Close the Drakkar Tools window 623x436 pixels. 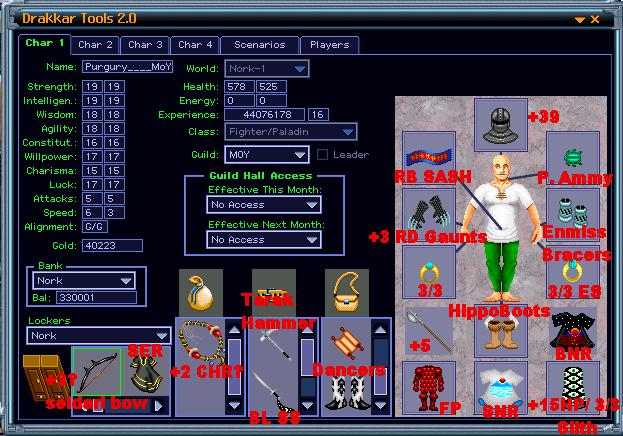tap(595, 18)
